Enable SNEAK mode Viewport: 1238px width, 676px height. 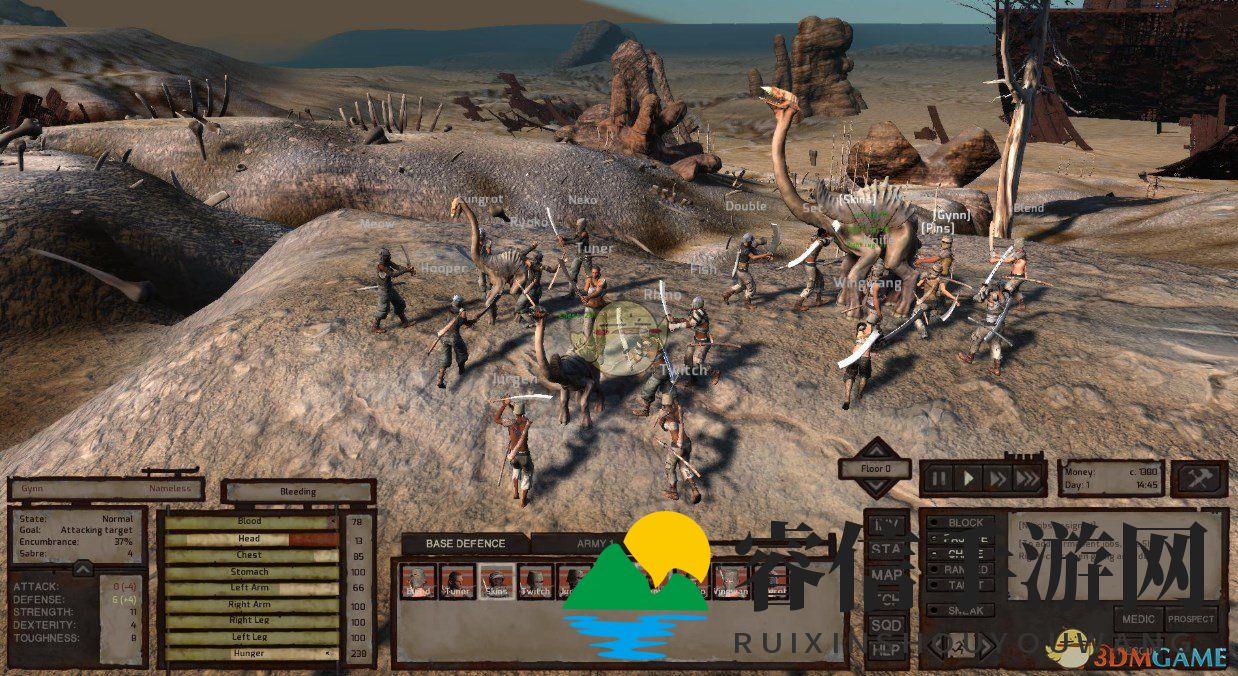959,610
